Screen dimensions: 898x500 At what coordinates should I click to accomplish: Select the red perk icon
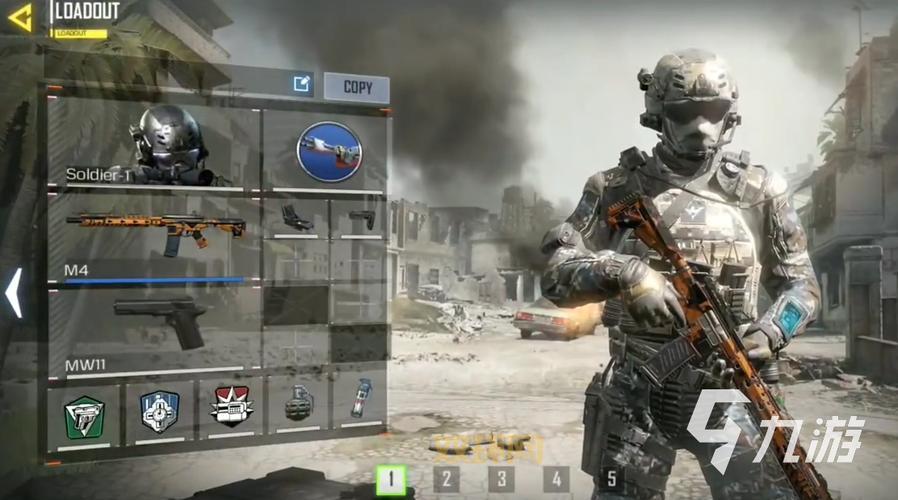(x=231, y=409)
